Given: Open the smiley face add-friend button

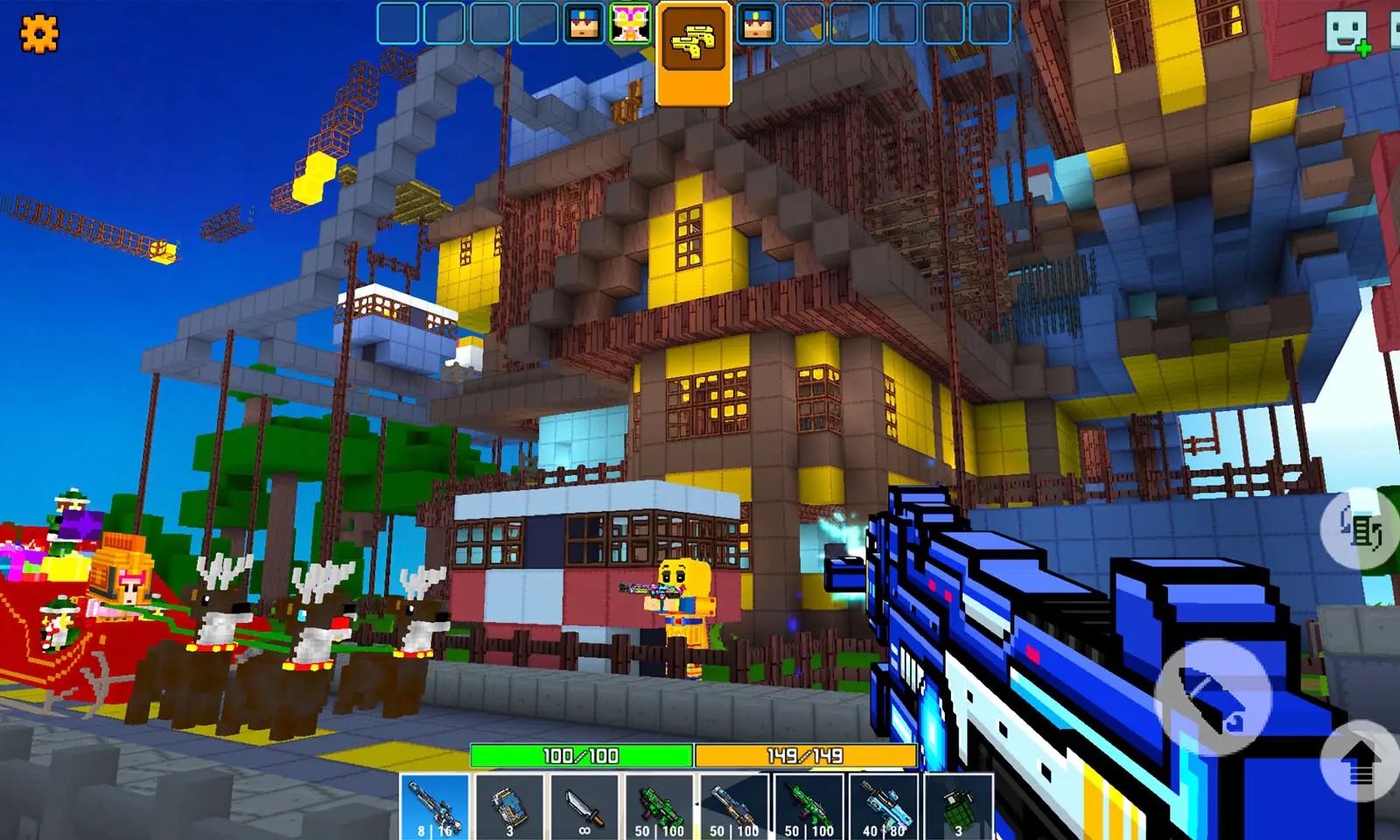Looking at the screenshot, I should click(1347, 33).
